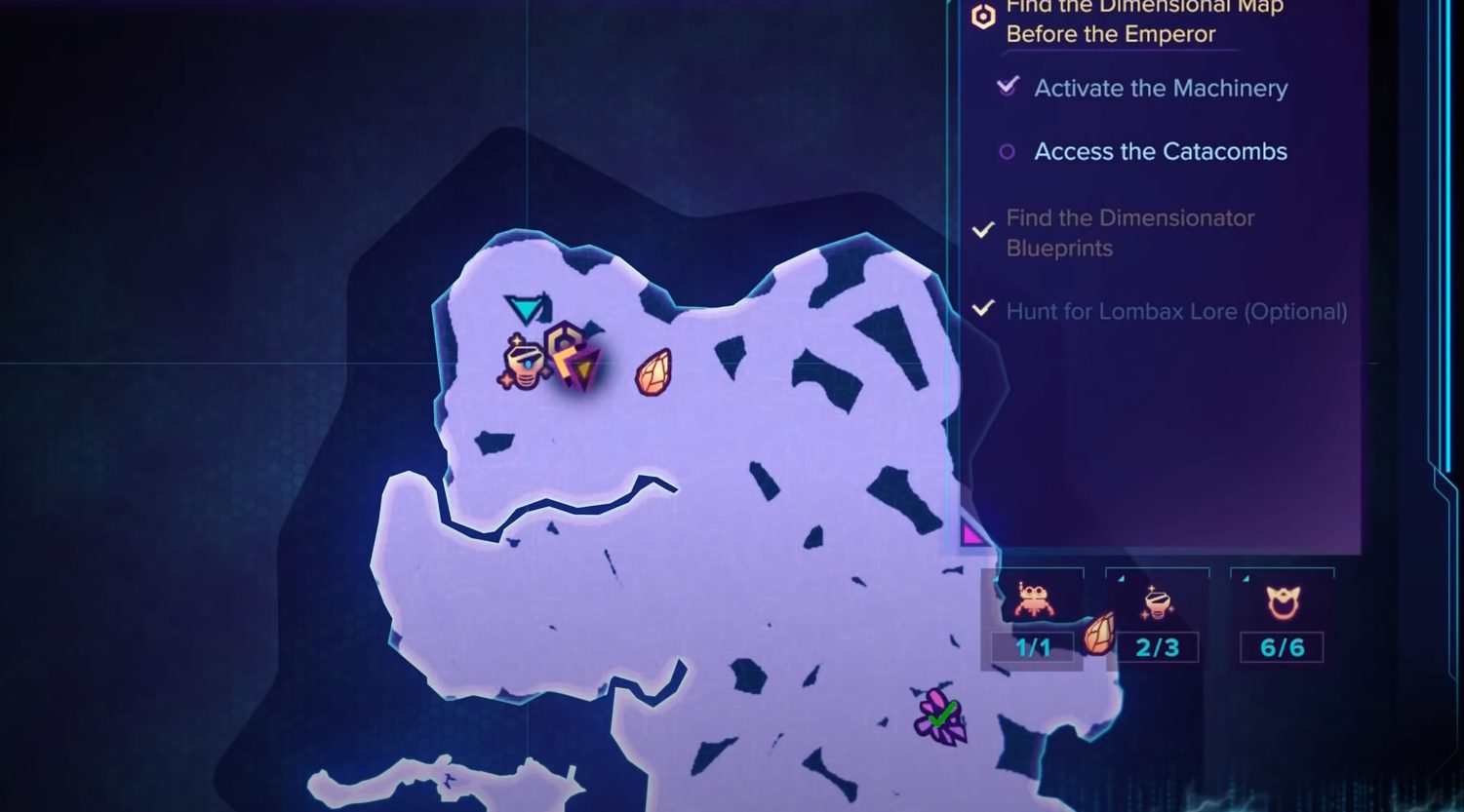The height and width of the screenshot is (812, 1464).
Task: Click the raritanium crystal icon beside the 1/1 counter
Action: [1099, 634]
